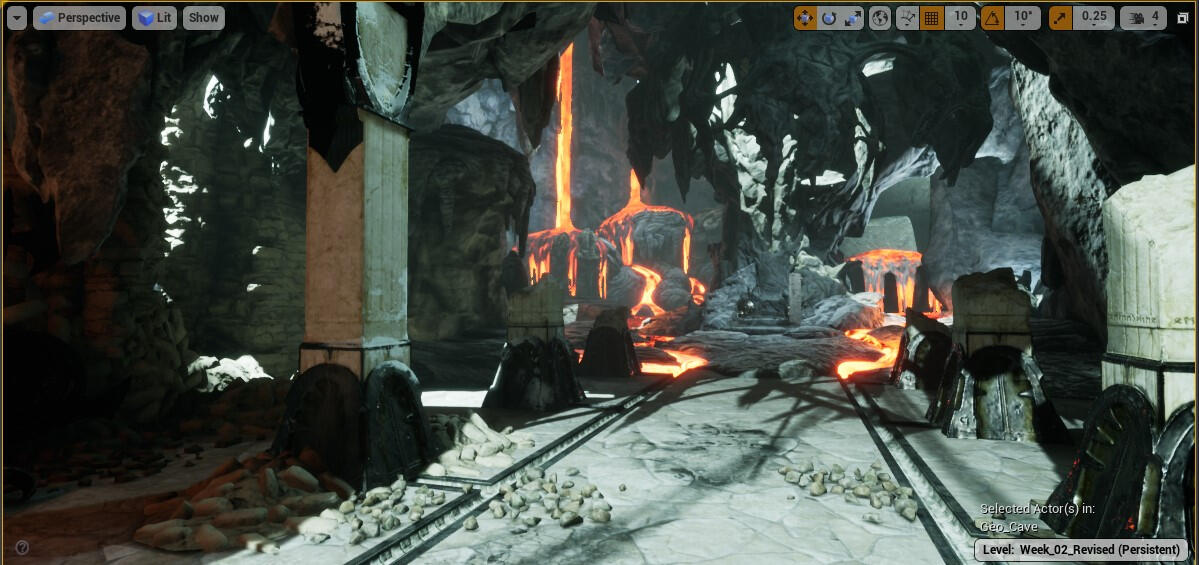
Task: Open the Perspective view mode menu
Action: coord(79,17)
